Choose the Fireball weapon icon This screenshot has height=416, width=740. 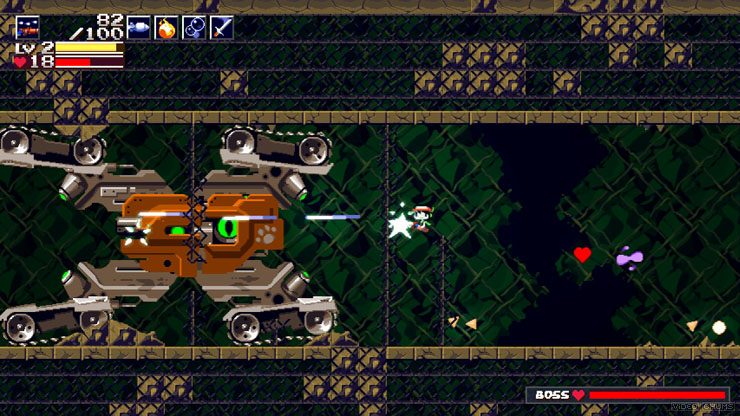coord(166,27)
